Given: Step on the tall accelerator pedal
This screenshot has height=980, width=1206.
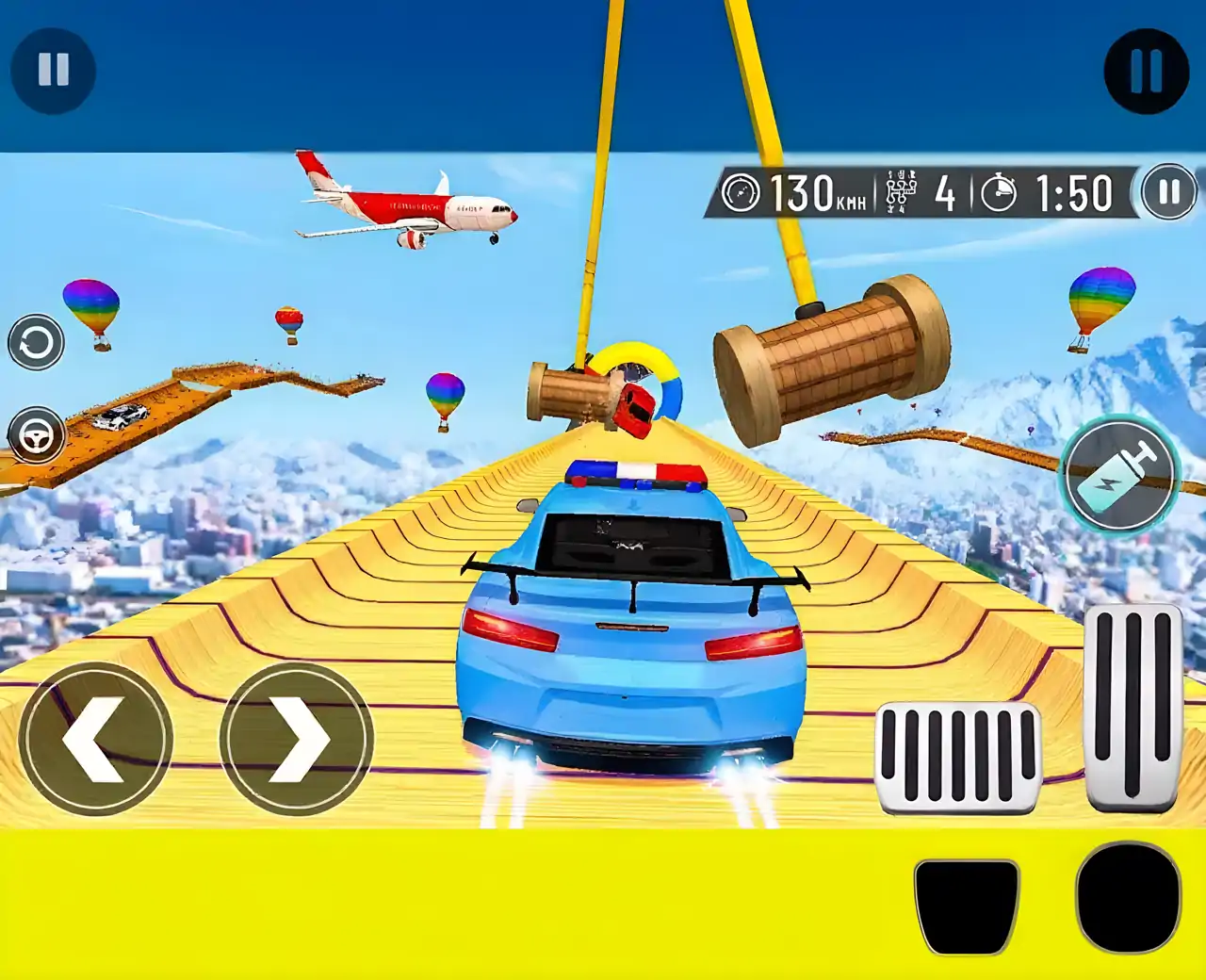Looking at the screenshot, I should (x=1133, y=707).
